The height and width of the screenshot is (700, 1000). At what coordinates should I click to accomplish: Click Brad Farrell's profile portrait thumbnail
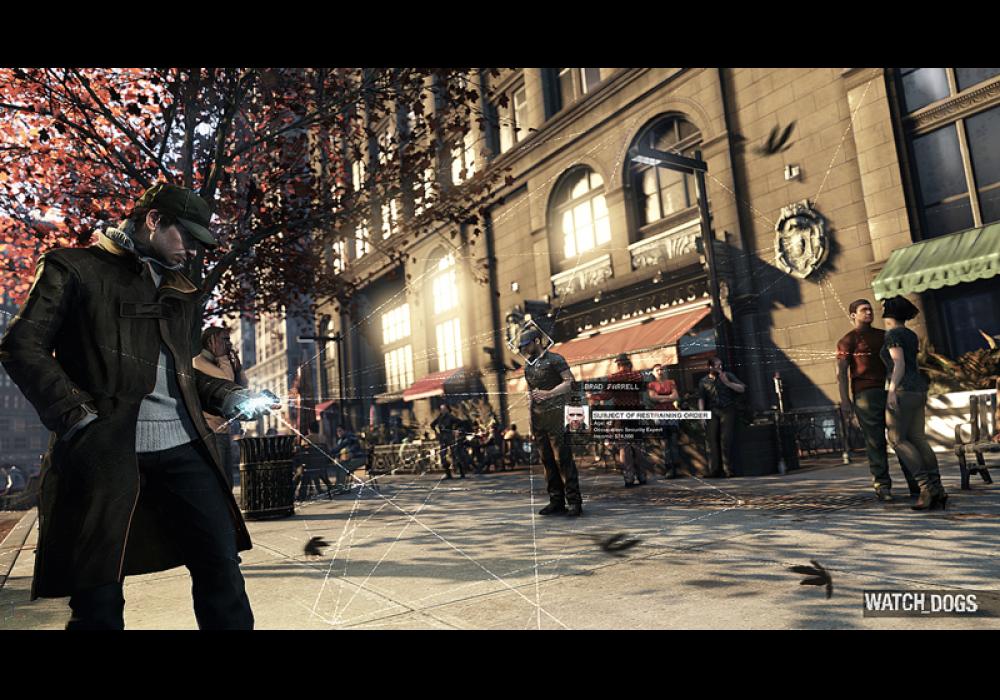577,418
